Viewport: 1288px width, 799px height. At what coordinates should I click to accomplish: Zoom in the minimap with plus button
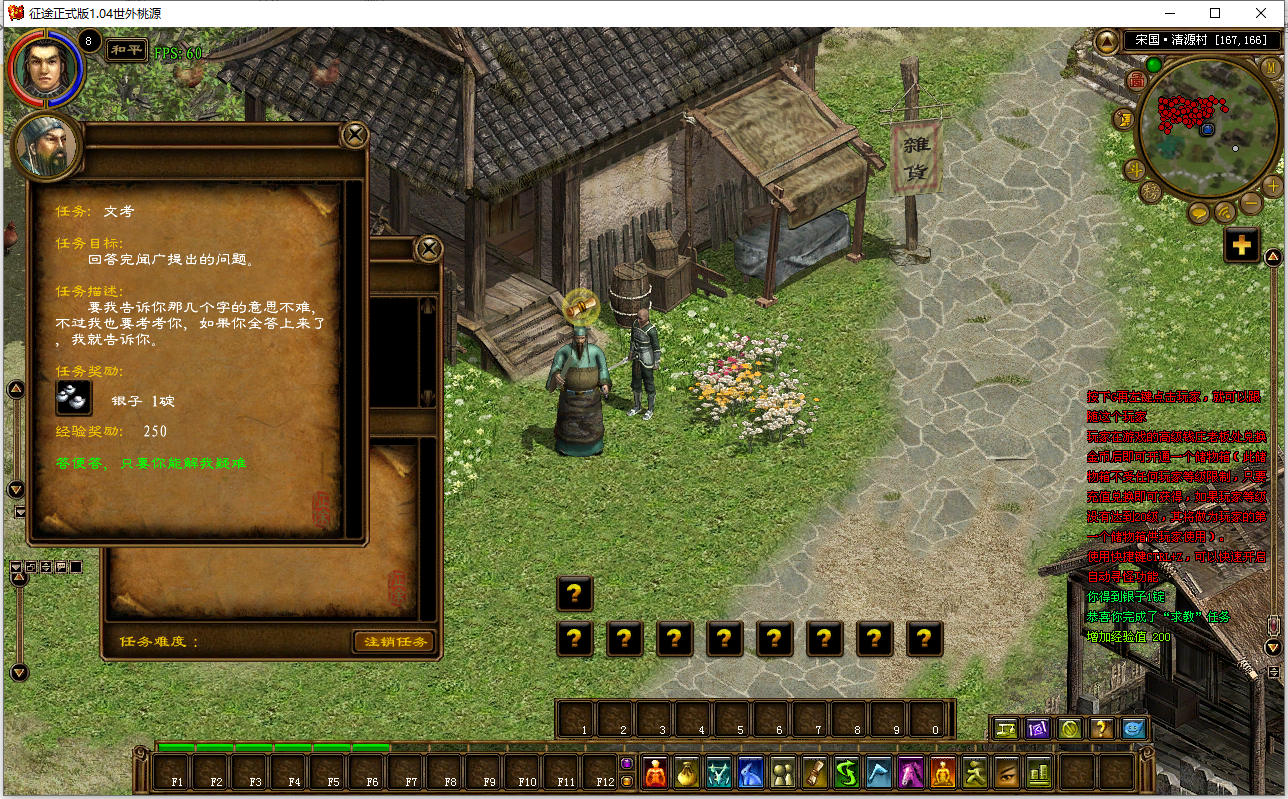[1272, 186]
